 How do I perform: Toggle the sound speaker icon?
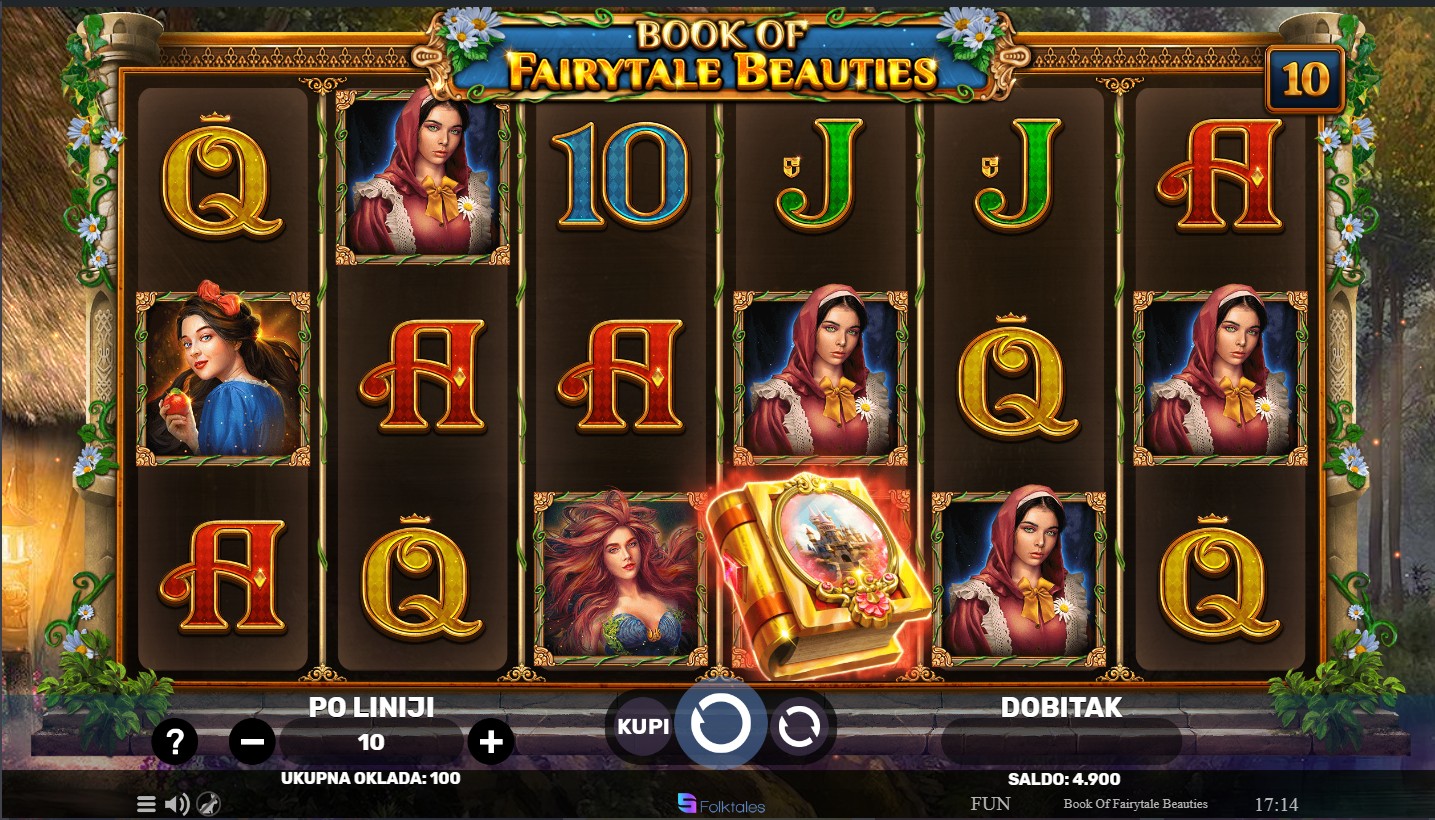pyautogui.click(x=177, y=804)
